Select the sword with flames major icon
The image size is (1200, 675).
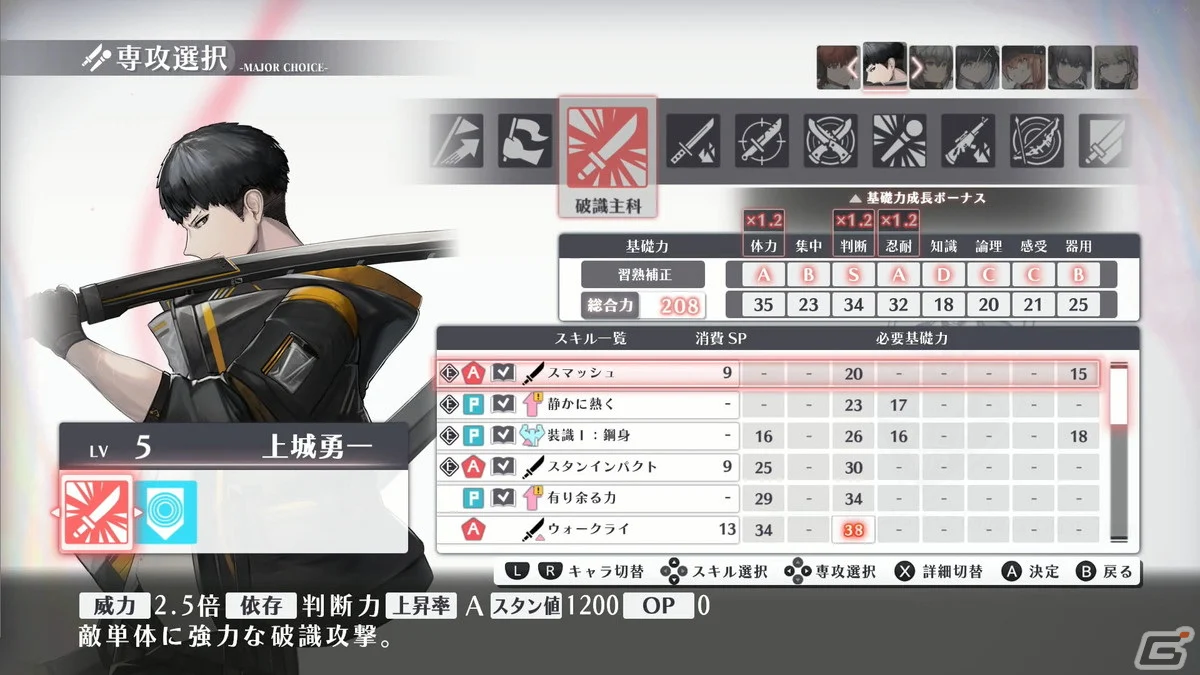(x=693, y=141)
